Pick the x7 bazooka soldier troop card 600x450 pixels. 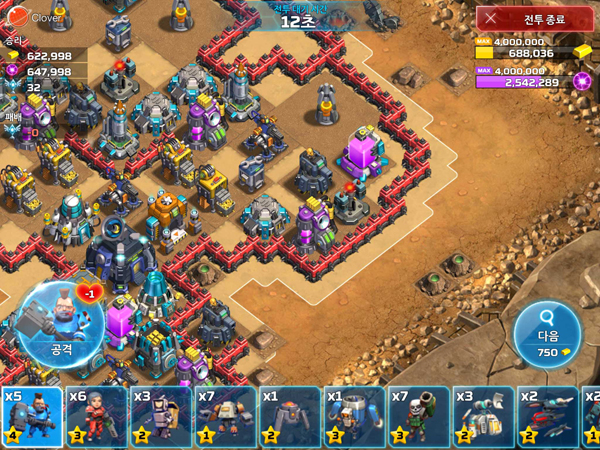418,417
